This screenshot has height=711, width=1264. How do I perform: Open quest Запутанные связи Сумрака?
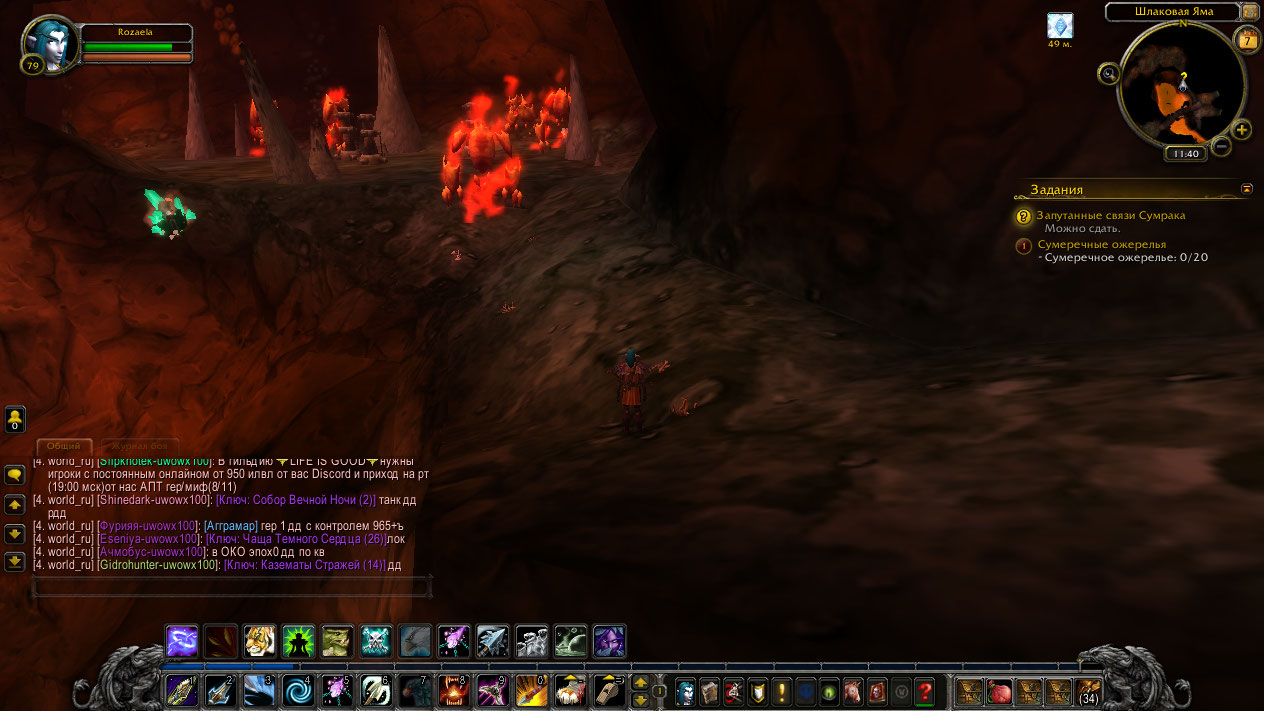[1111, 215]
